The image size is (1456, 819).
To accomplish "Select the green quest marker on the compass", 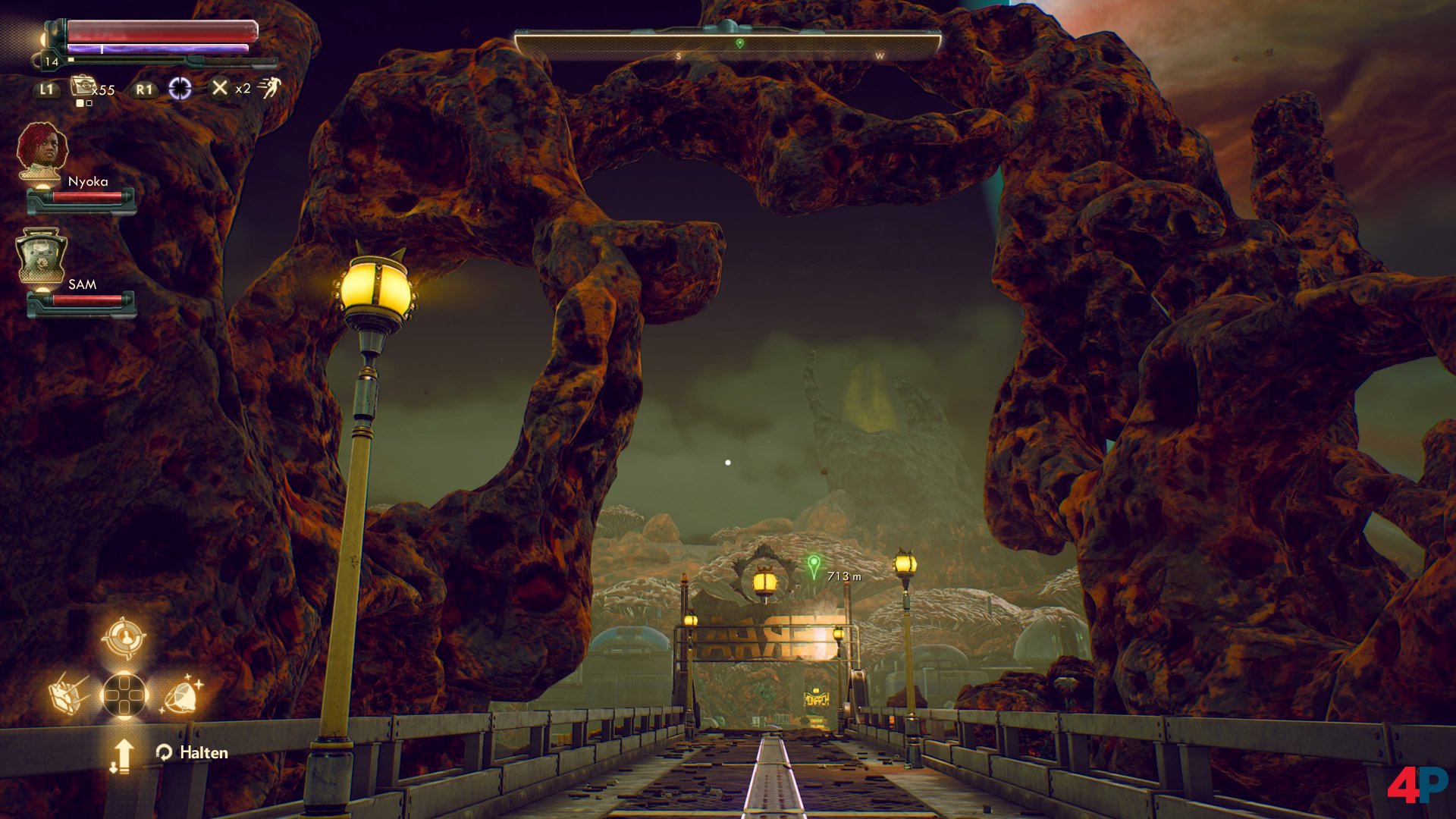I will 740,44.
